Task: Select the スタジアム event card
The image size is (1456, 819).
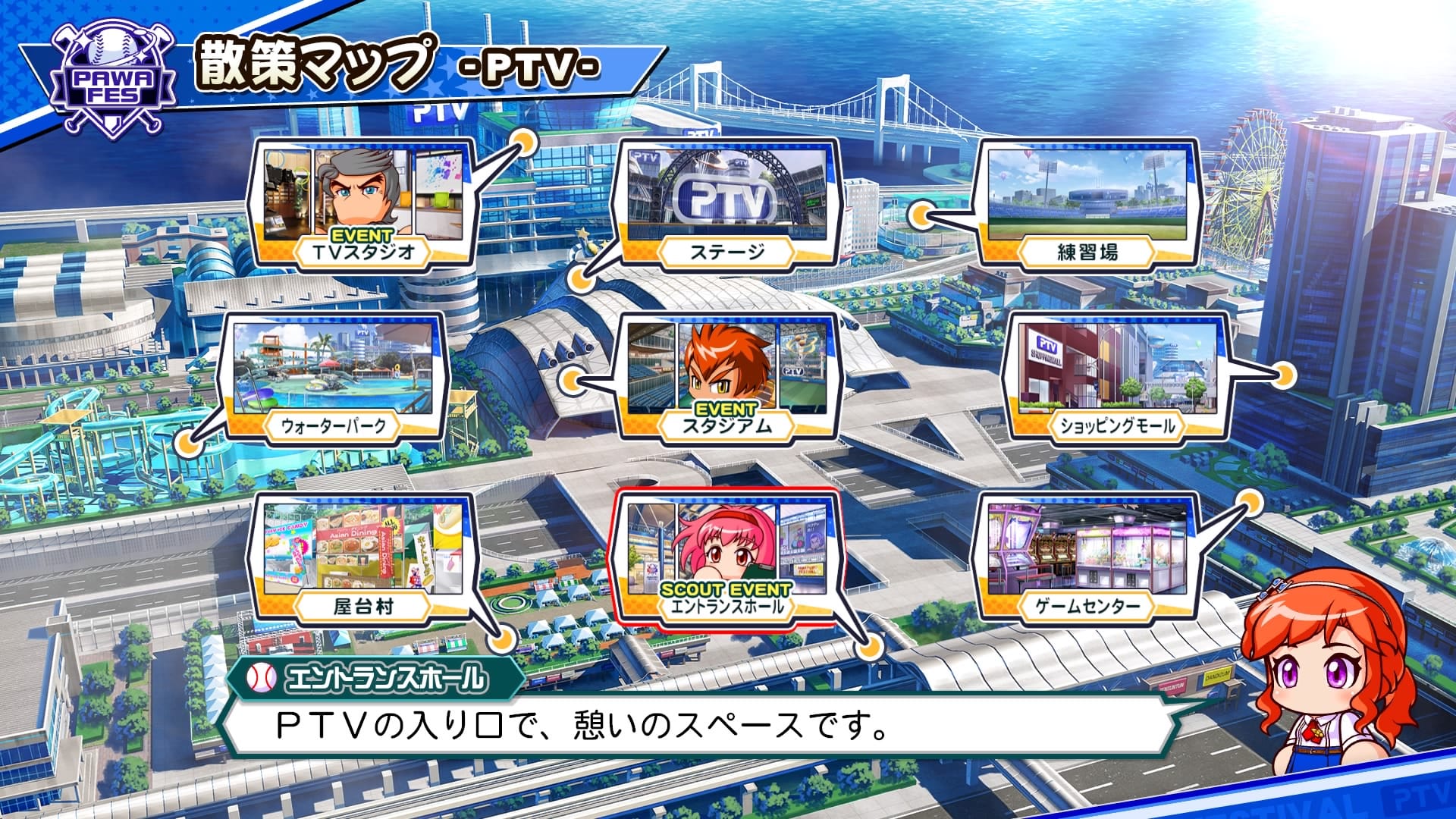Action: coord(726,377)
